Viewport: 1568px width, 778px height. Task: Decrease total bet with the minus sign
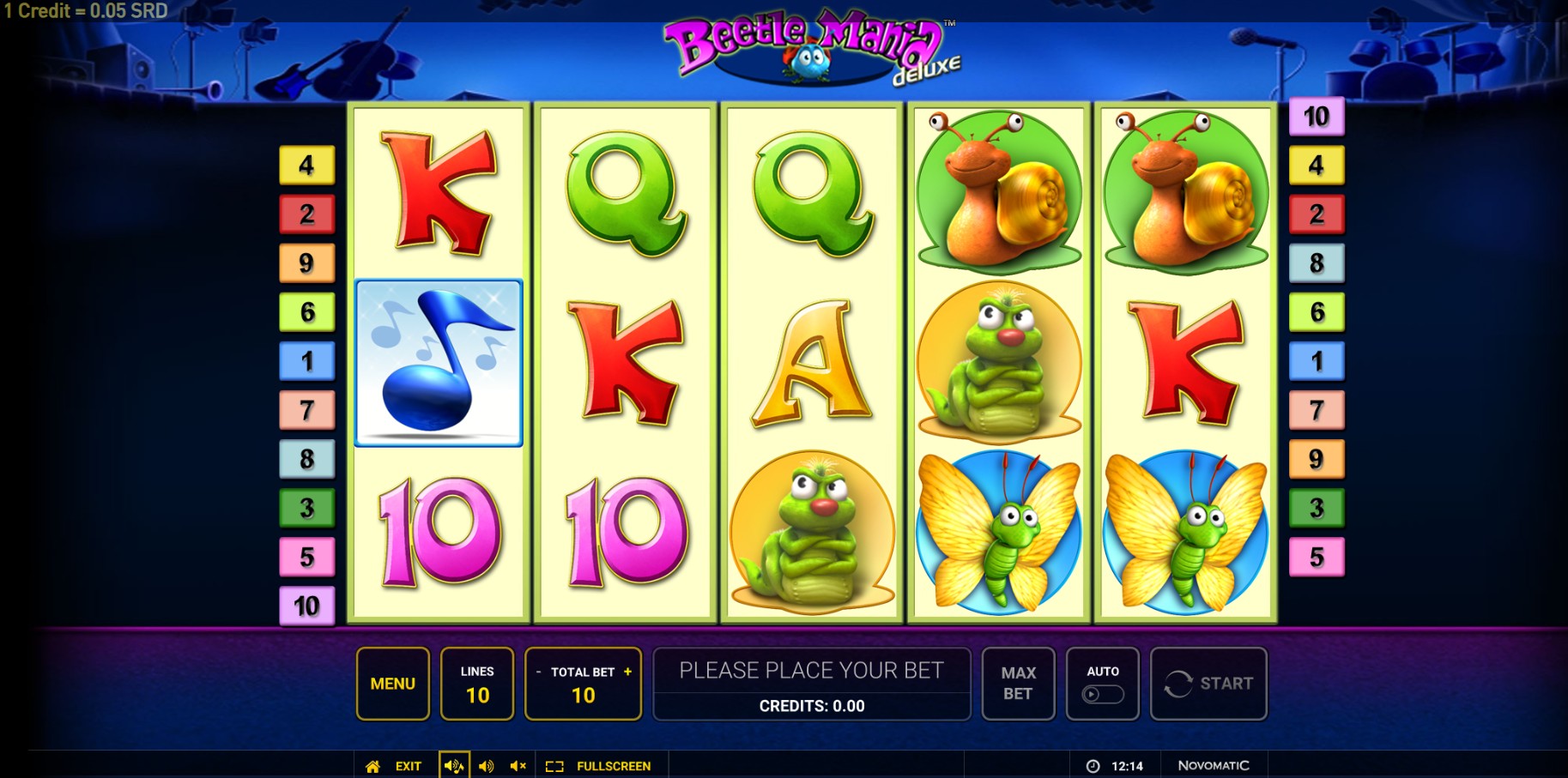pos(538,672)
